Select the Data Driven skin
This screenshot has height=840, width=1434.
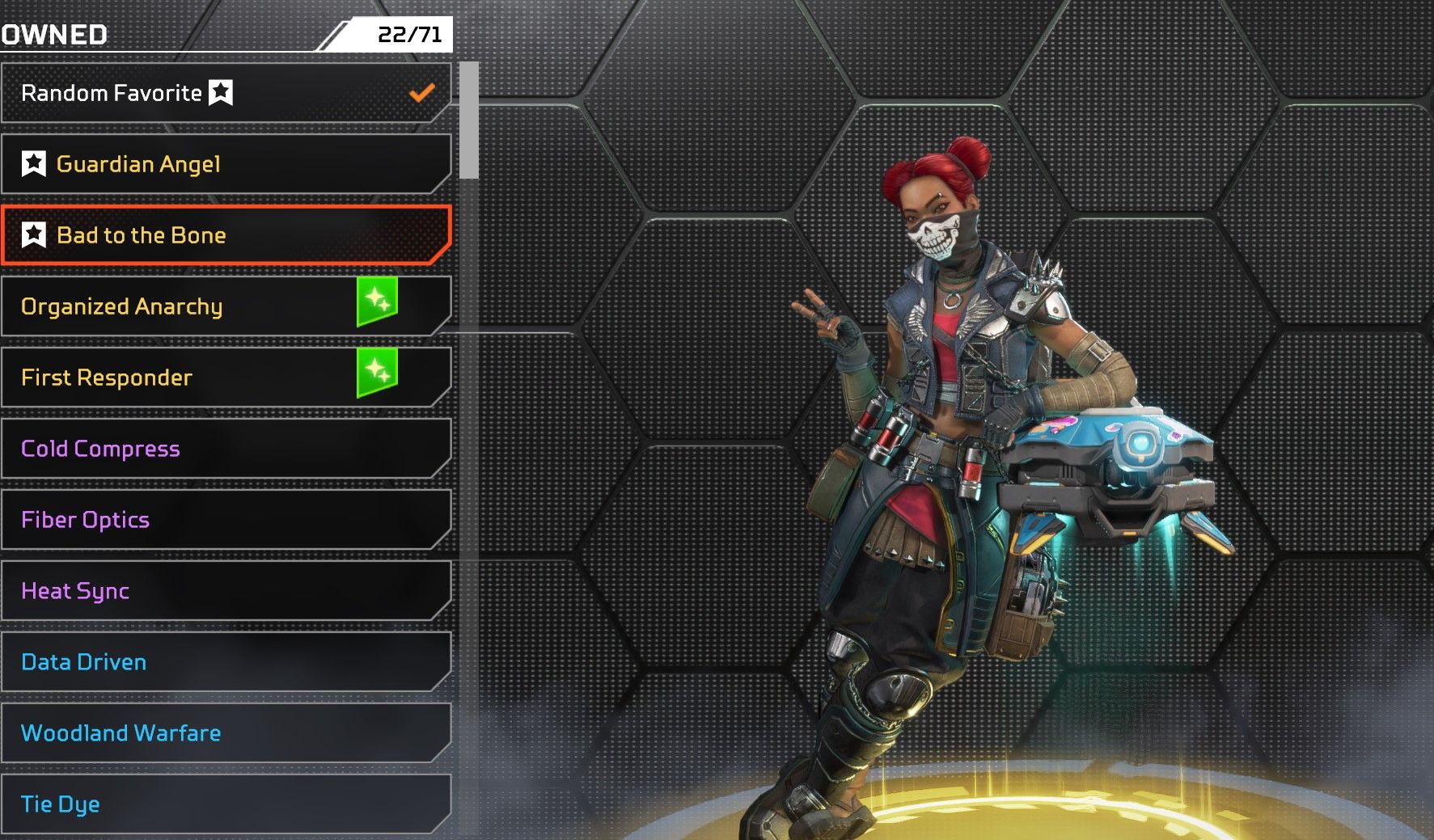click(x=225, y=662)
